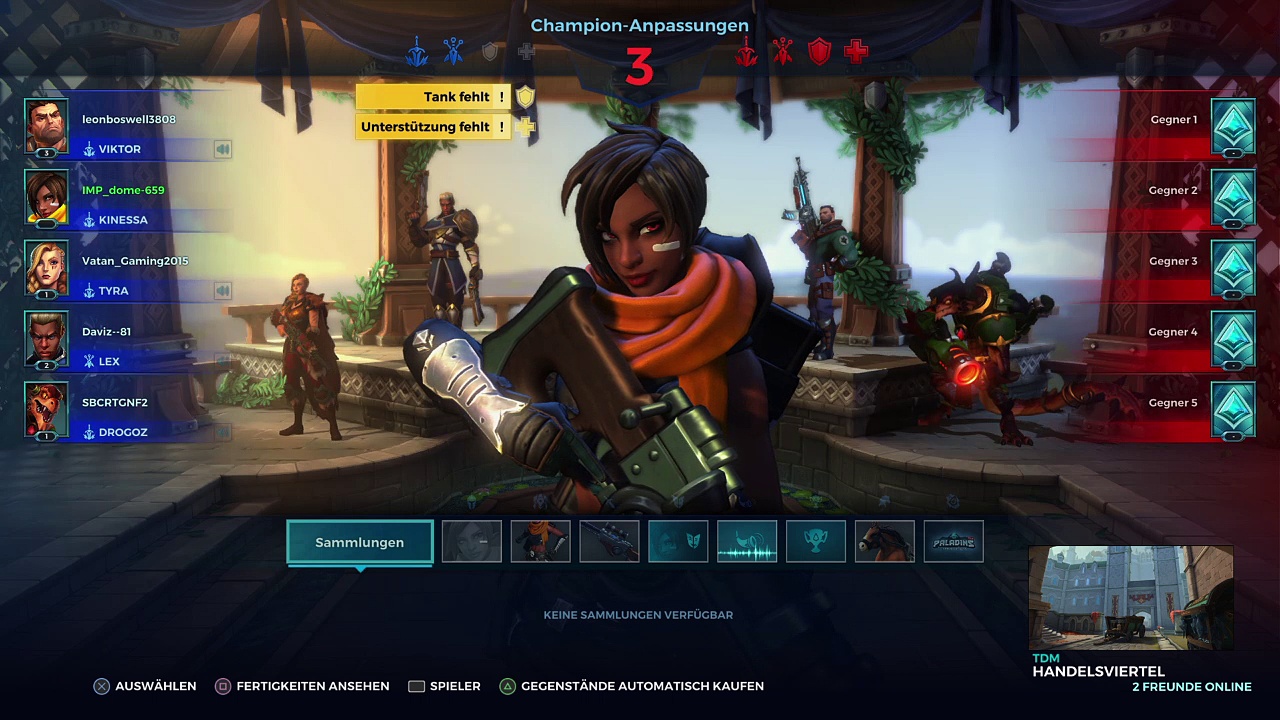Select the Gegner 1 enemy slot
The width and height of the screenshot is (1280, 720).
click(x=1233, y=126)
